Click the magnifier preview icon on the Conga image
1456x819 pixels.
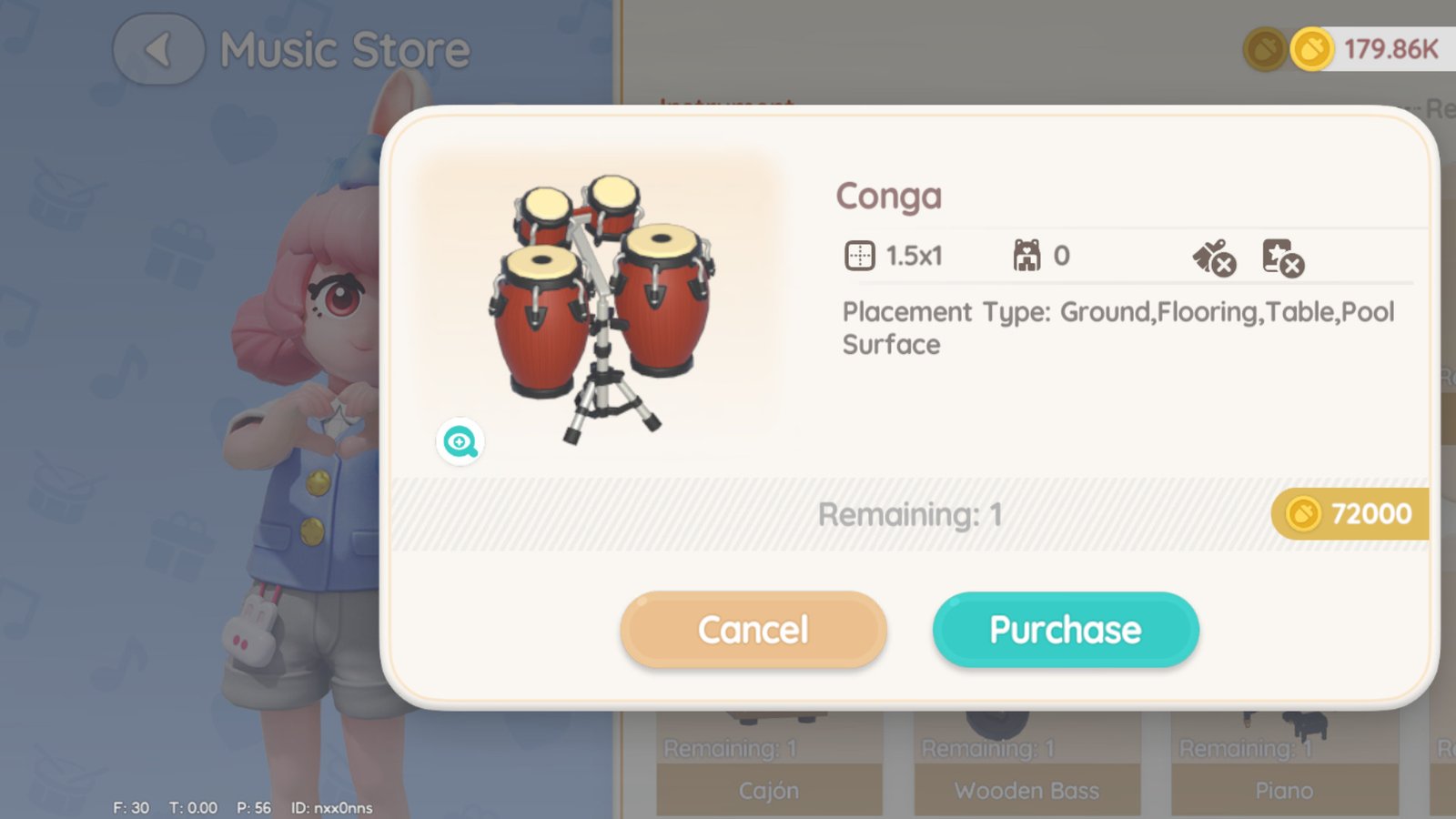[460, 442]
